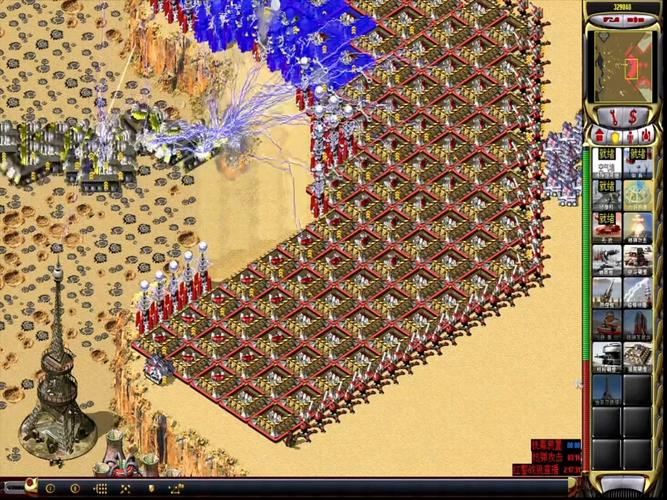This screenshot has width=667, height=500.
Task: Click the four-arrows command icon
Action: (x=126, y=488)
